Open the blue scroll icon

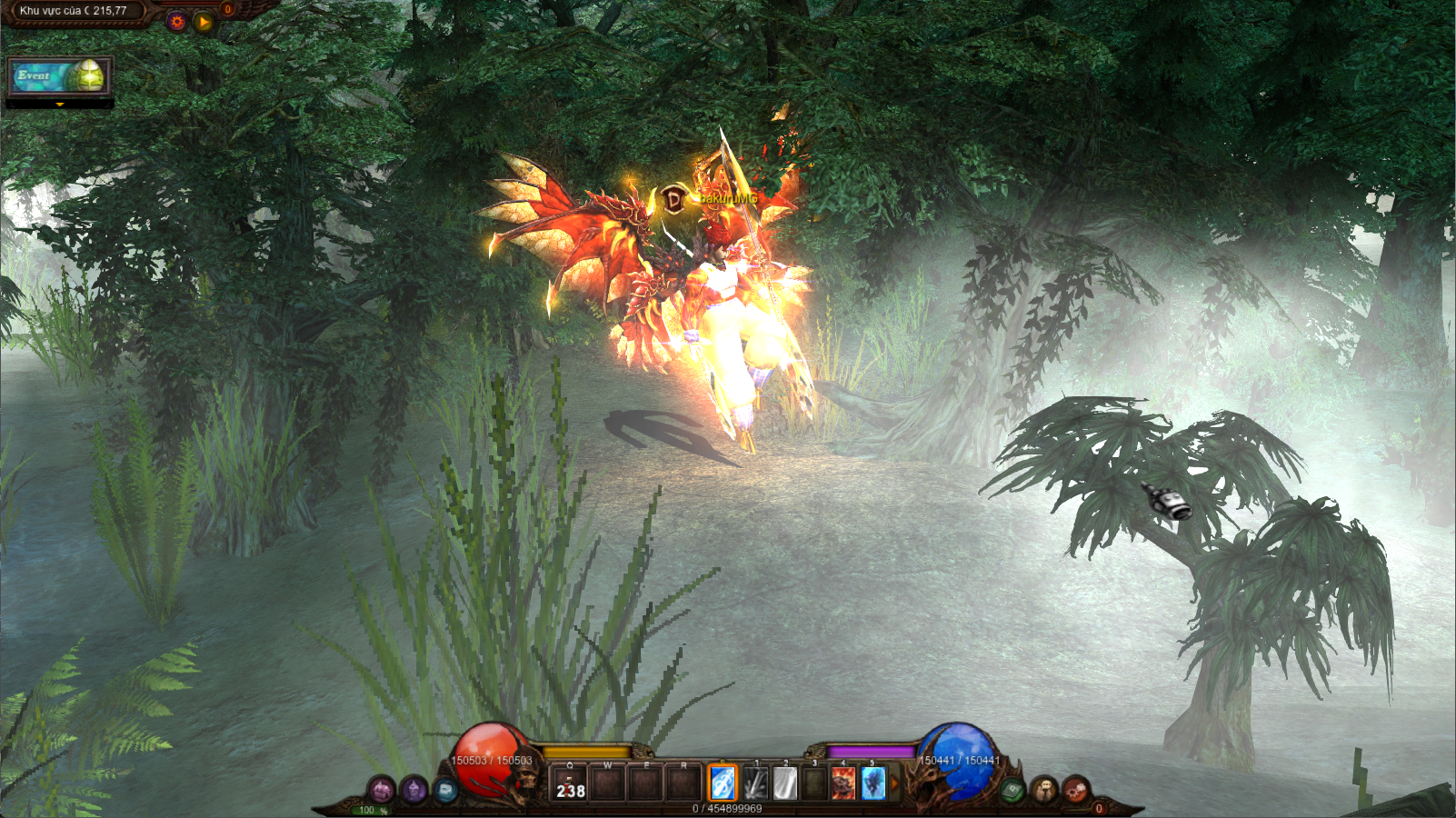click(444, 791)
